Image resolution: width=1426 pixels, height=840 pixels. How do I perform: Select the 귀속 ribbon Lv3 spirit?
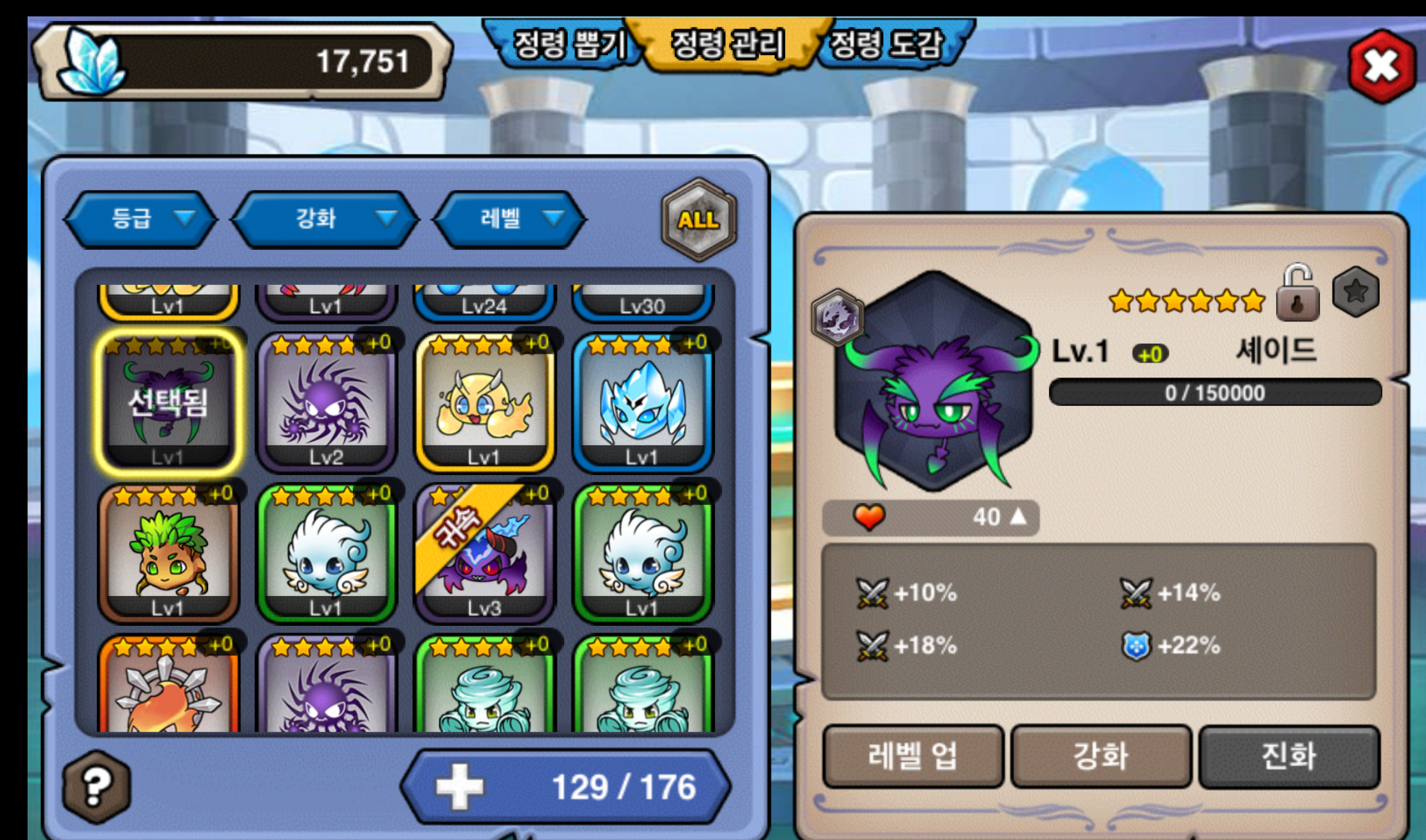point(484,554)
